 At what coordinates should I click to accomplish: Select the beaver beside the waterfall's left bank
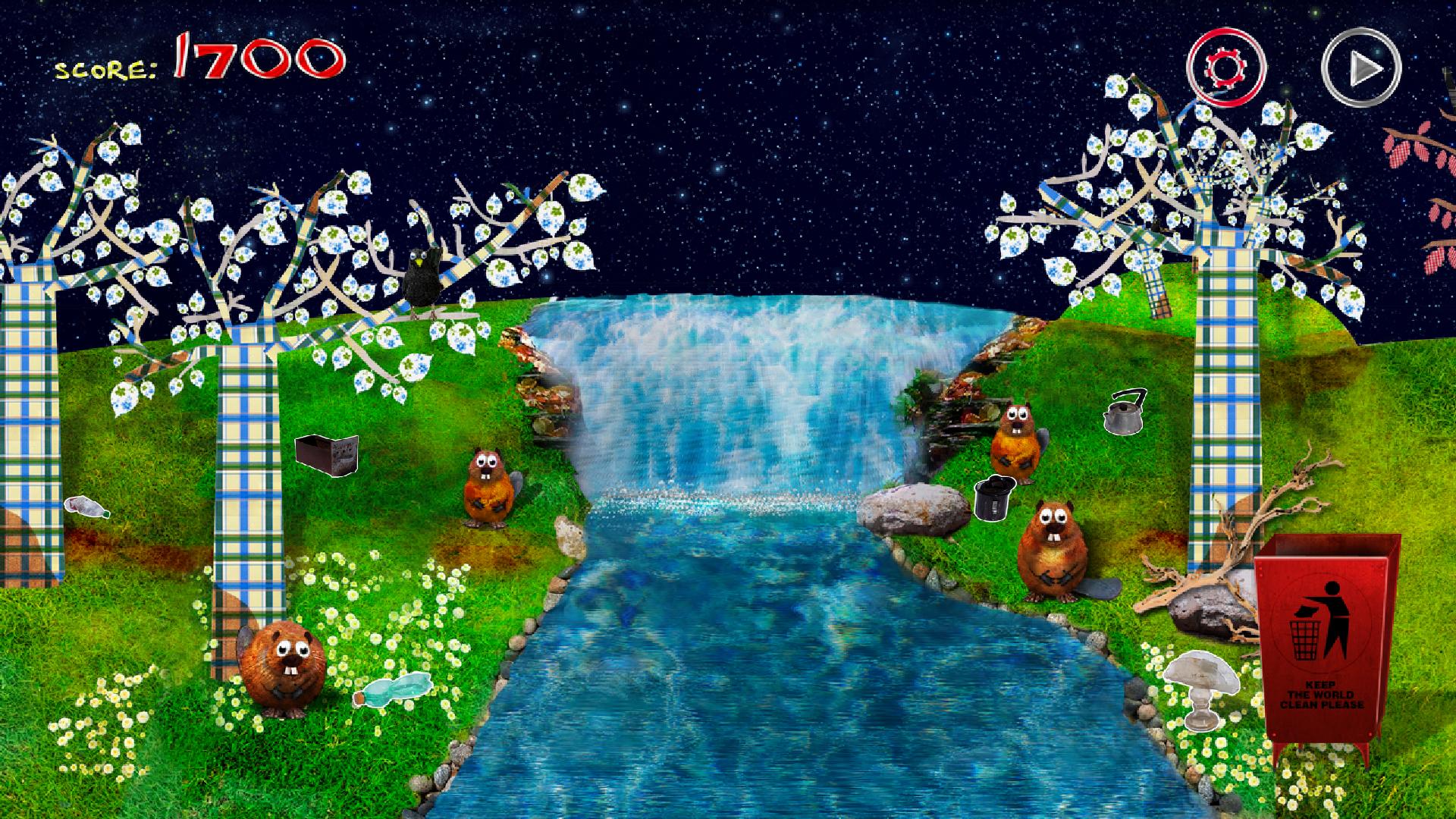[493, 489]
